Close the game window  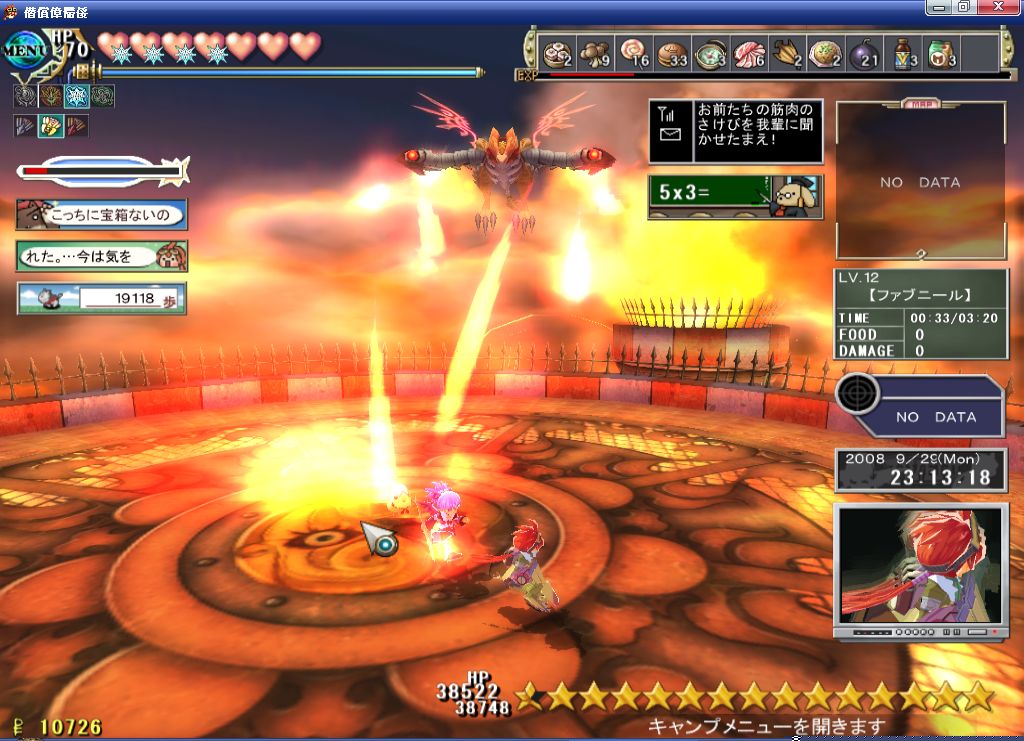(1000, 7)
